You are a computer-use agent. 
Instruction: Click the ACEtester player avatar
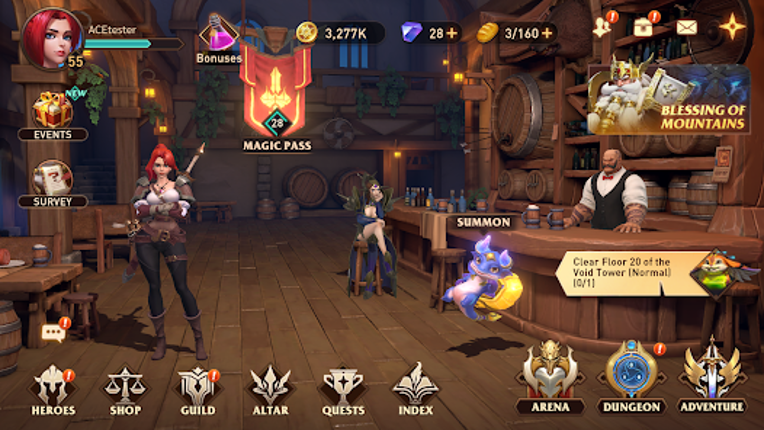(50, 38)
